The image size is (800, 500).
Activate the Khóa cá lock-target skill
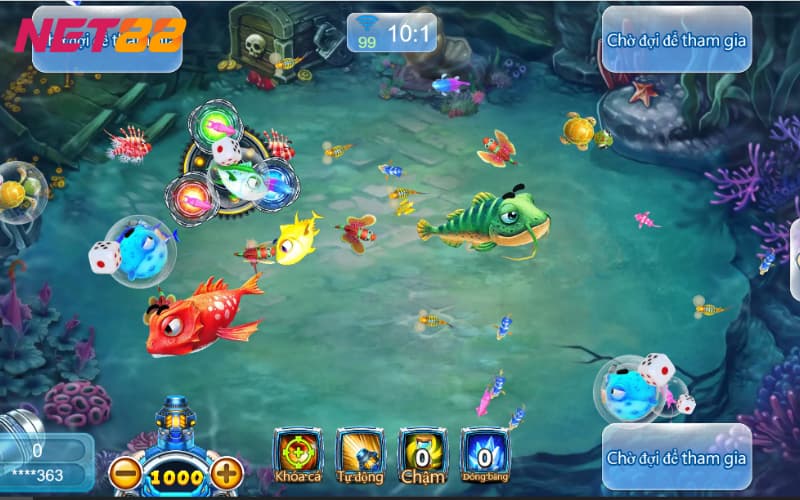click(298, 456)
